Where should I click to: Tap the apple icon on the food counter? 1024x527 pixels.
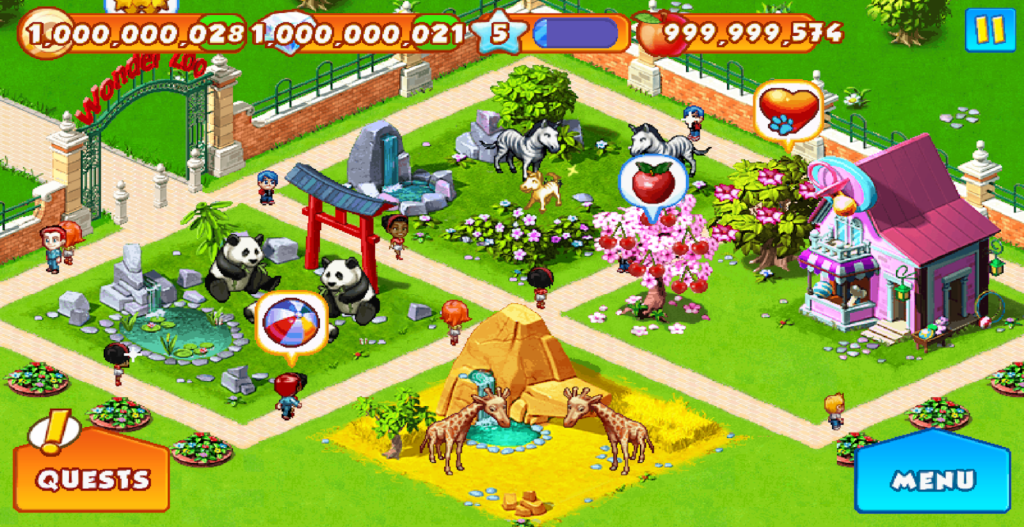pos(659,34)
